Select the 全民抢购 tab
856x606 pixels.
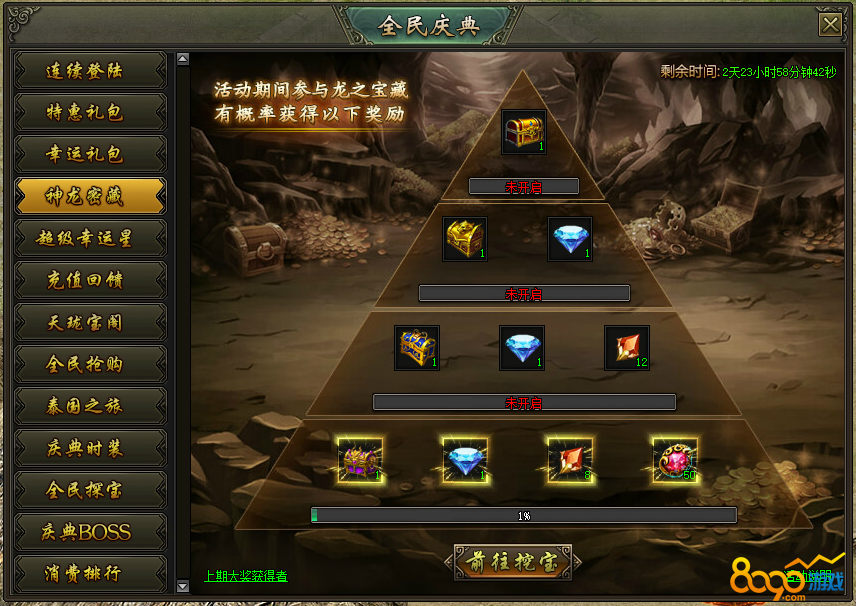[x=90, y=365]
